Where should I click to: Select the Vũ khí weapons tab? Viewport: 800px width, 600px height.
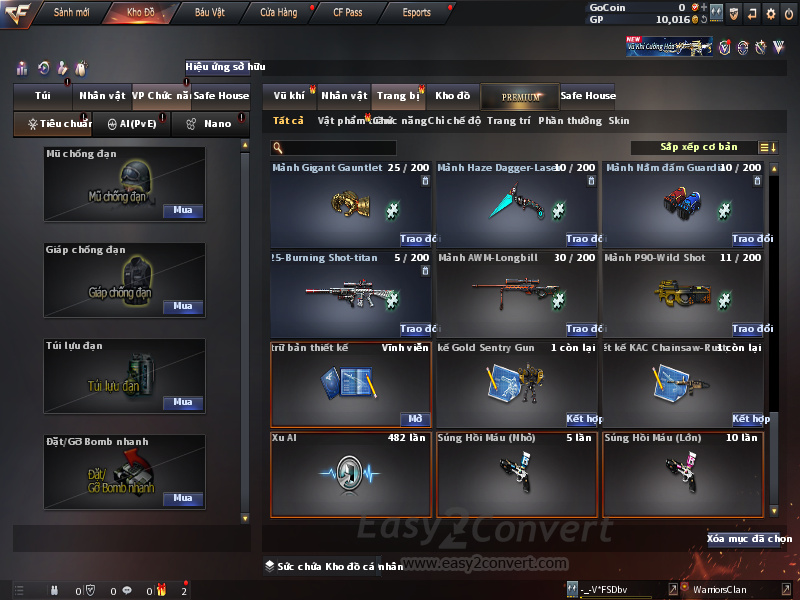coord(289,96)
